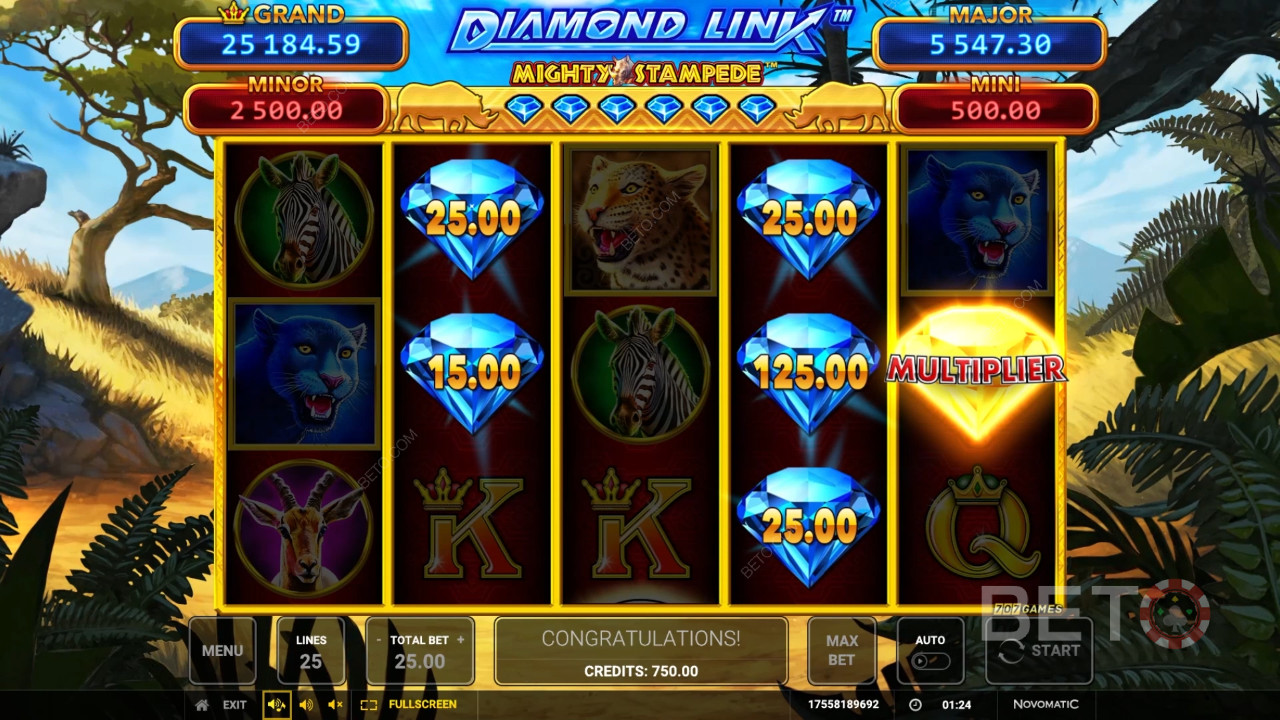Screen dimensions: 1280x720
Task: Open the MENU button
Action: point(222,650)
